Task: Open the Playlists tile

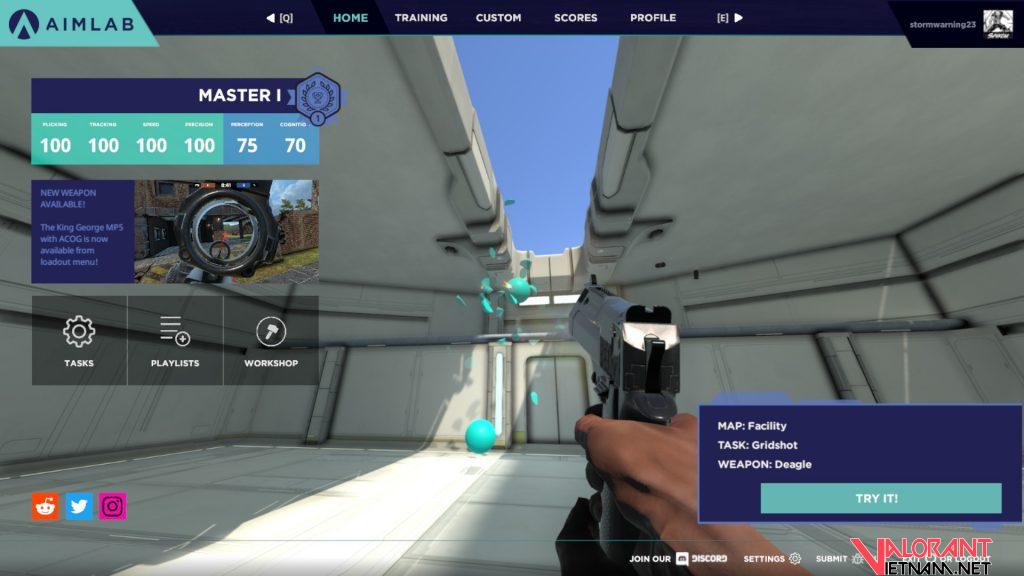Action: [x=175, y=340]
